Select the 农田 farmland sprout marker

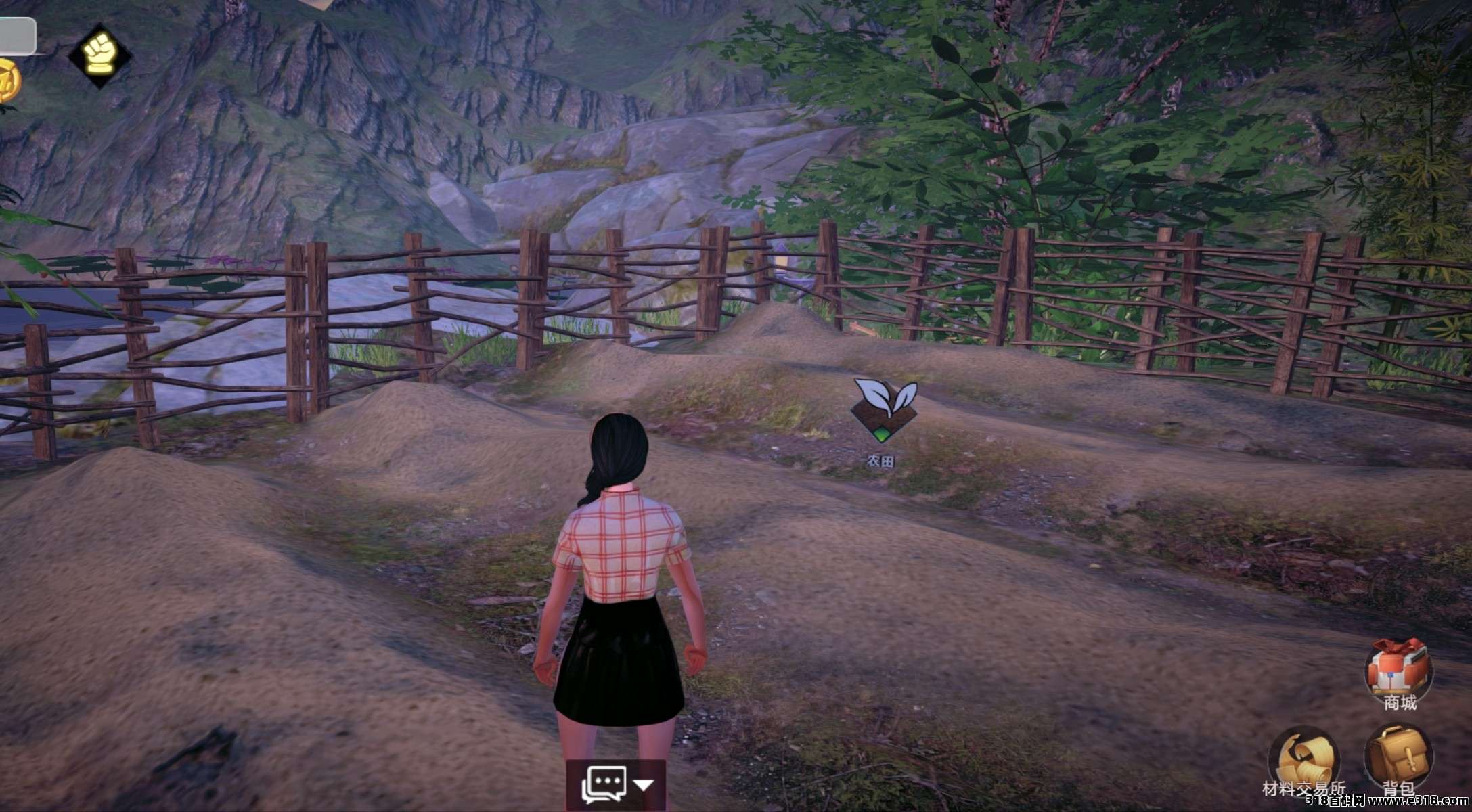884,409
